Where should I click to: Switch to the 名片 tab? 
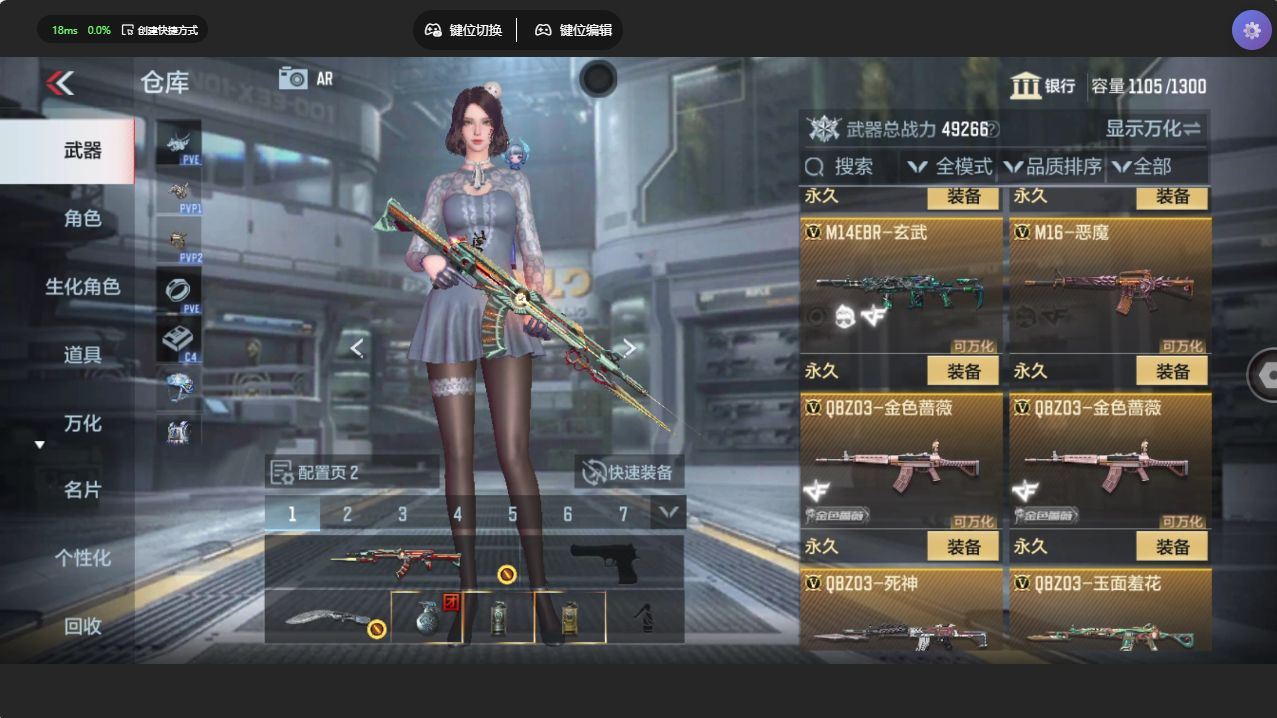pyautogui.click(x=82, y=490)
